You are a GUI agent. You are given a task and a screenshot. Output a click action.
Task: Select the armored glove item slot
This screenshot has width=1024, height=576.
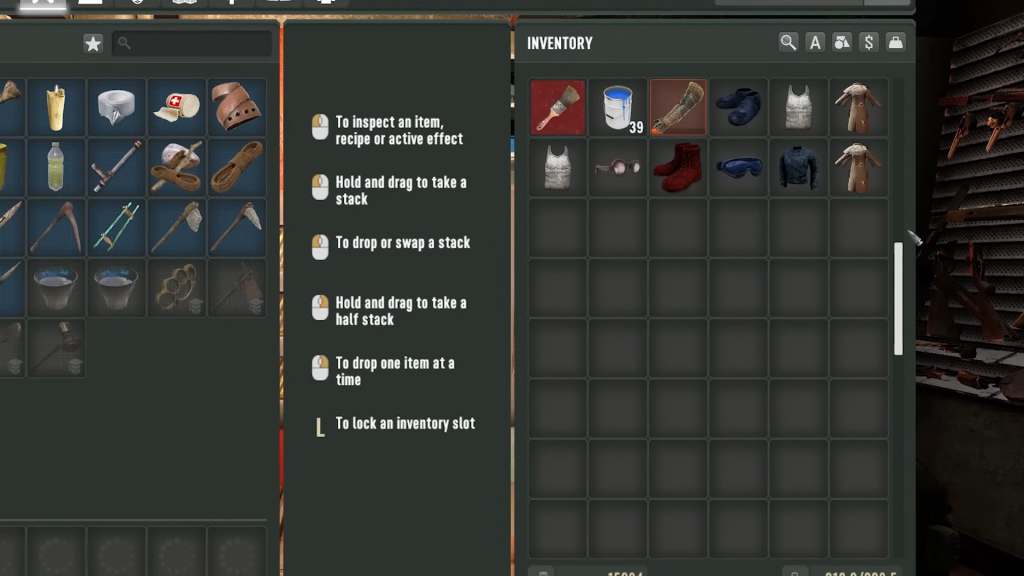coord(678,108)
